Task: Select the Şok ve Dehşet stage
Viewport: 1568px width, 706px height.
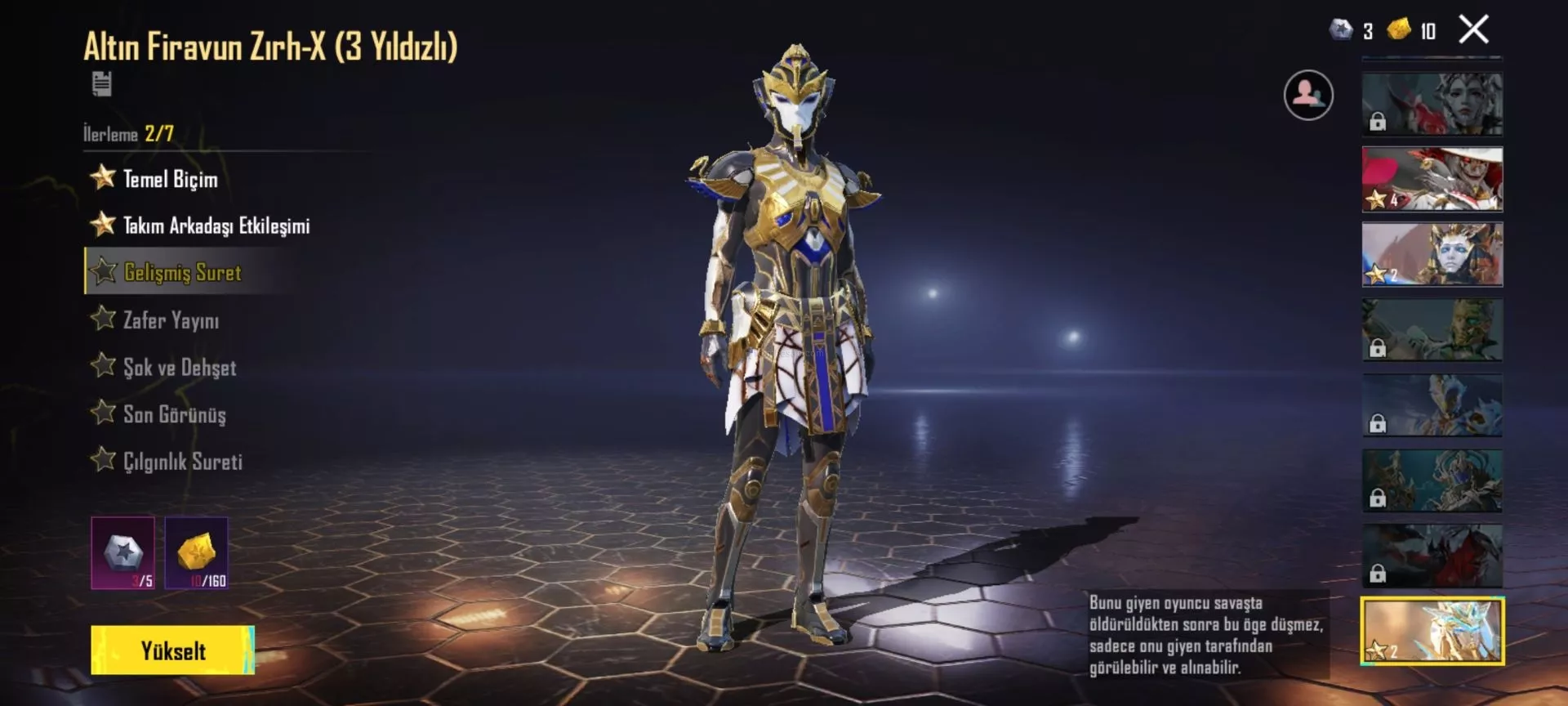Action: click(x=180, y=368)
